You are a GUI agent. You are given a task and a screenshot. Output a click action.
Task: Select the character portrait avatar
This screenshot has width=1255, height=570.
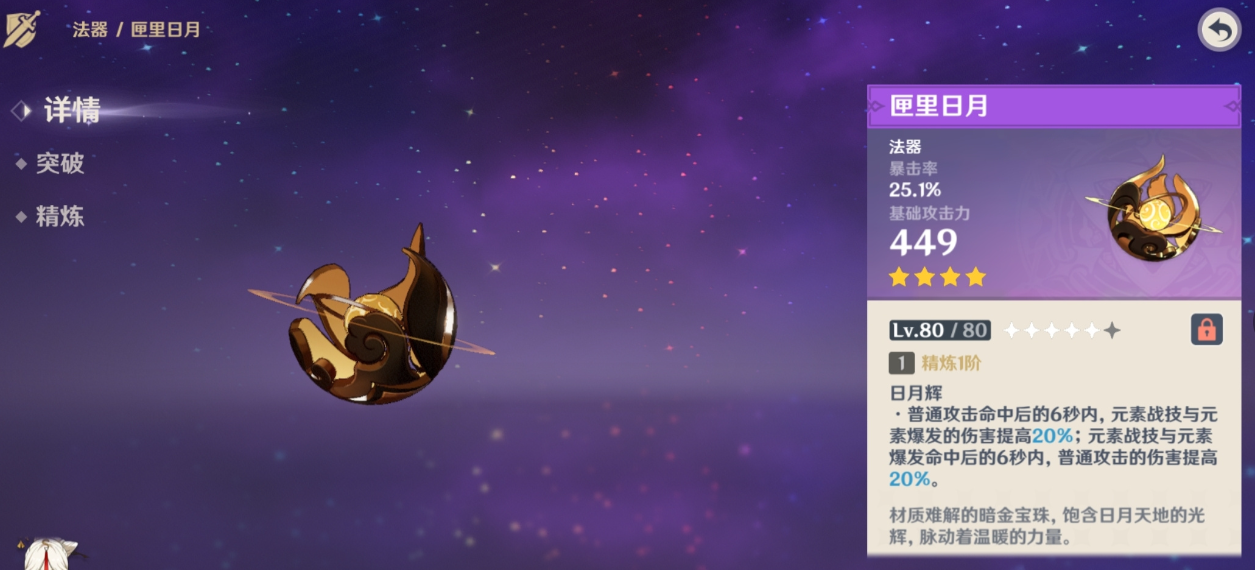(x=48, y=555)
